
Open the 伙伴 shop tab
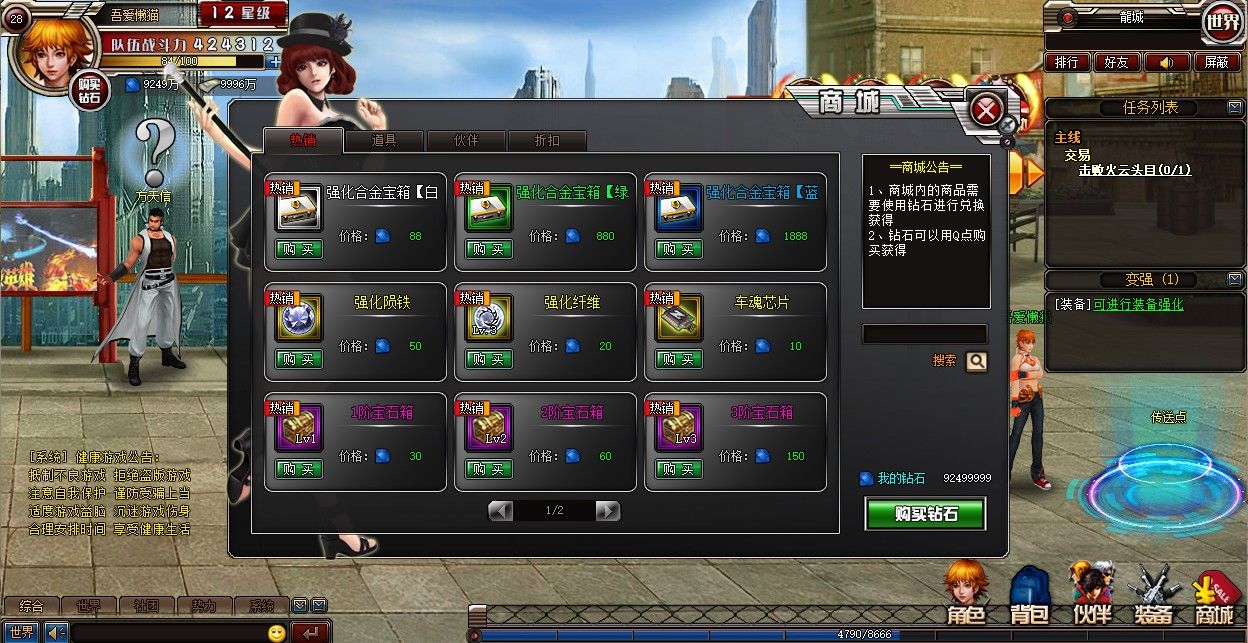466,141
